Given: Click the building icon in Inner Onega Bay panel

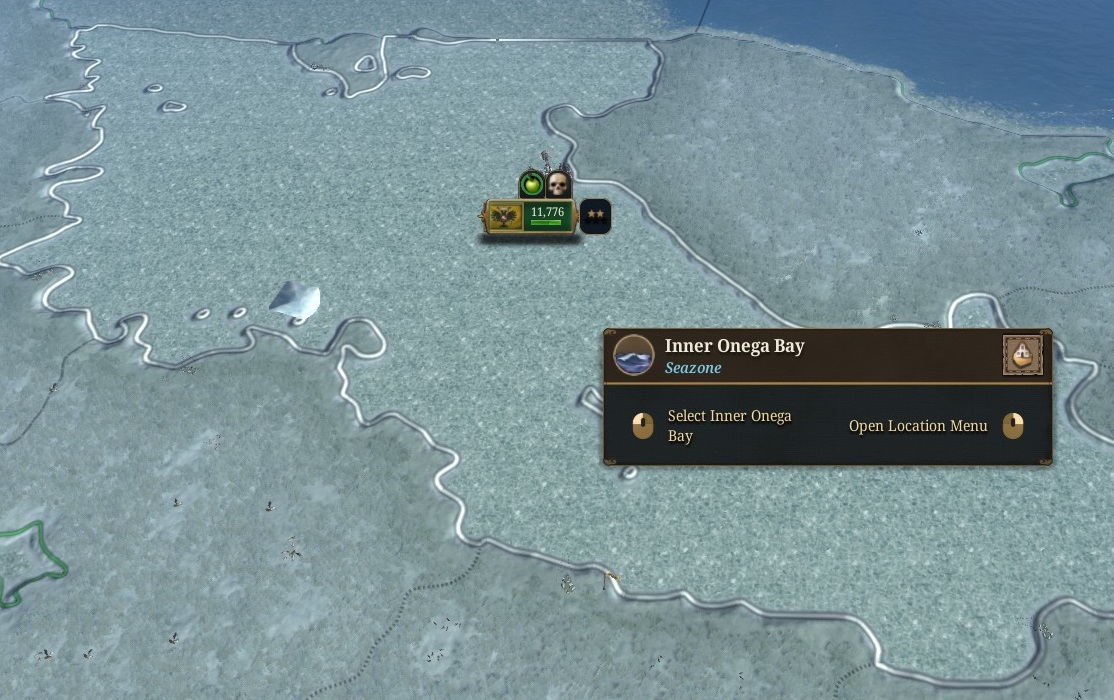Looking at the screenshot, I should 1022,355.
